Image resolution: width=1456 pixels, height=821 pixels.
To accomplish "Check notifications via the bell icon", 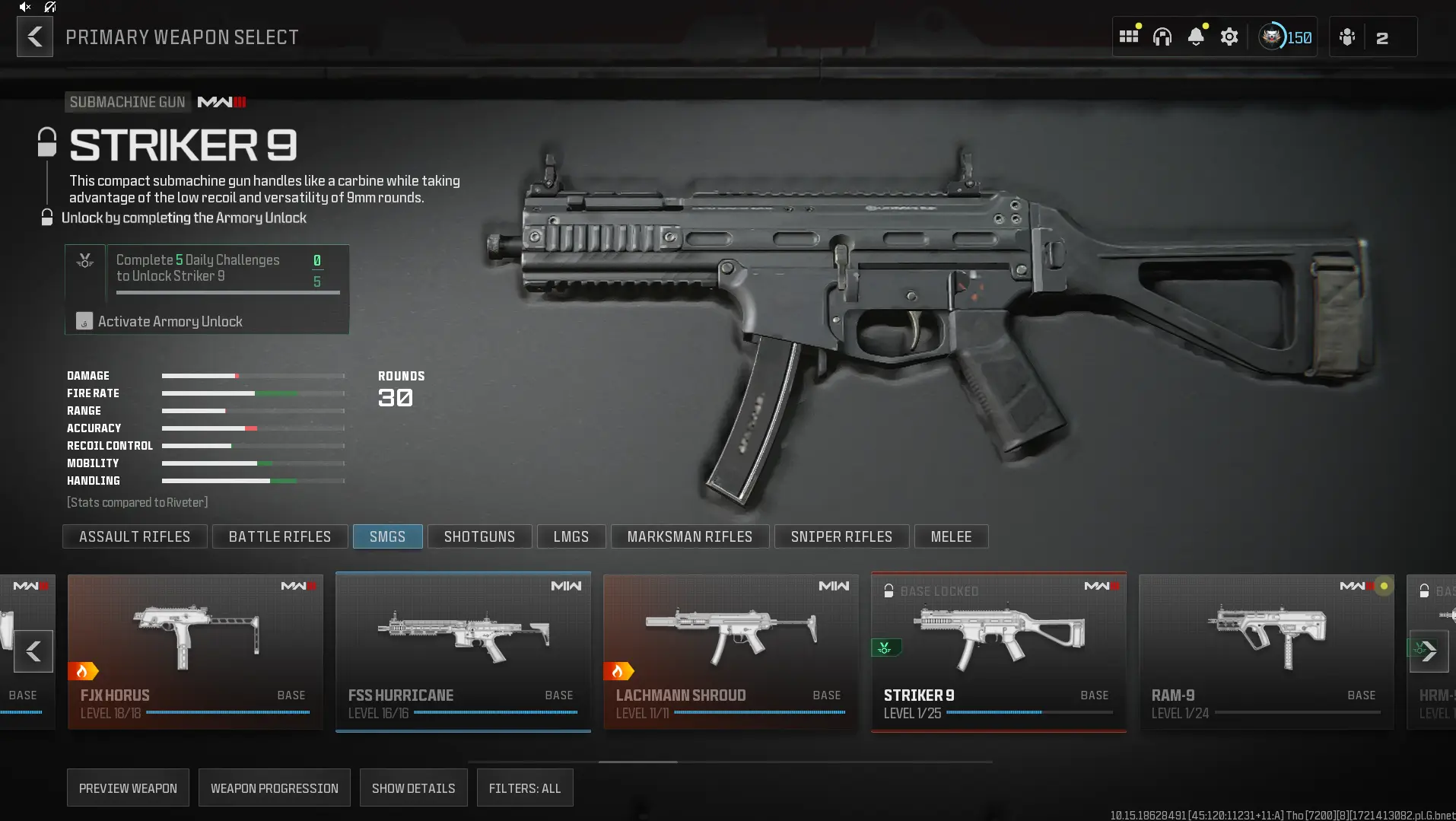I will click(1197, 36).
